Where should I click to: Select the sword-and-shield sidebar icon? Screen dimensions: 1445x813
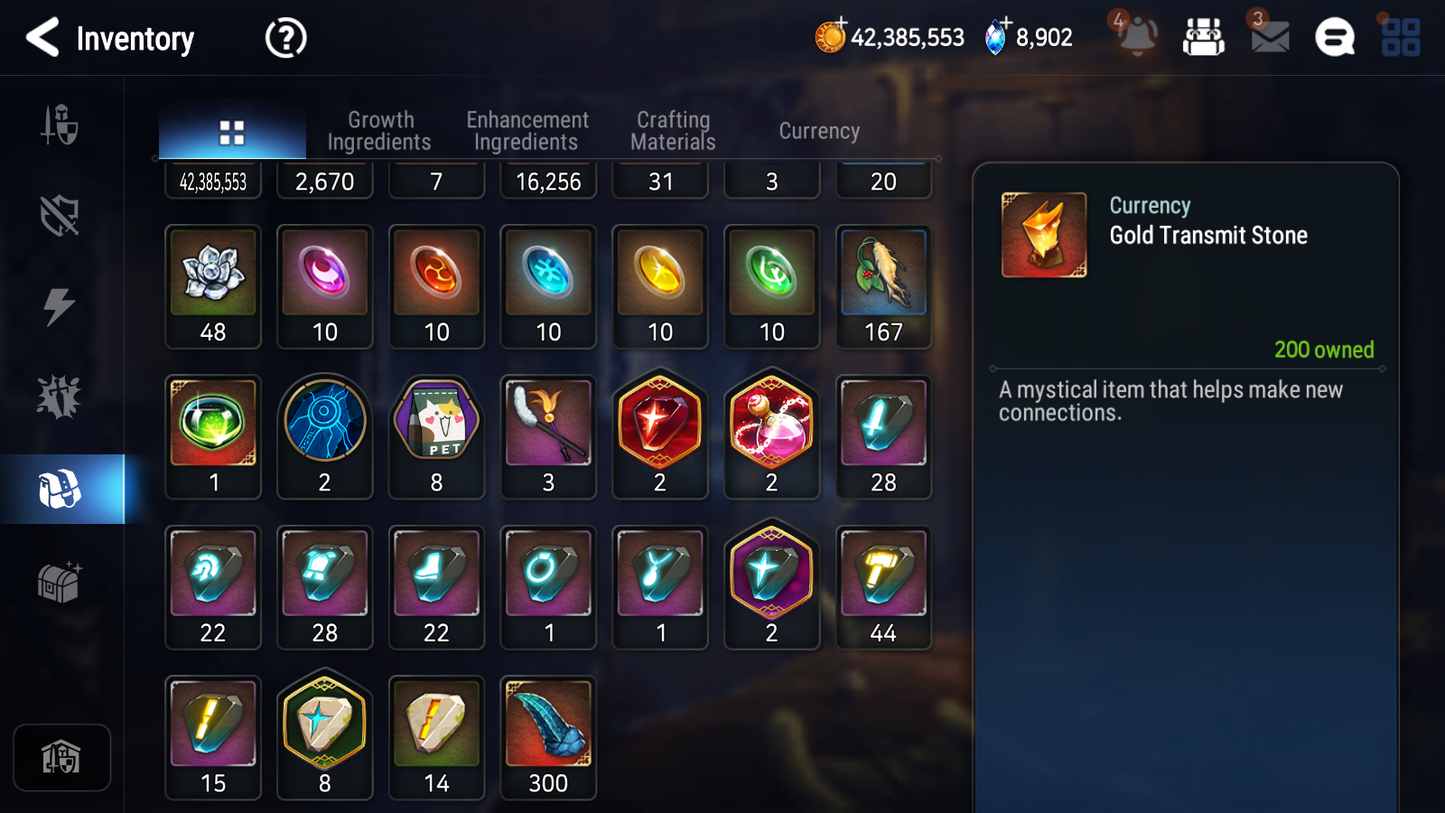point(61,125)
